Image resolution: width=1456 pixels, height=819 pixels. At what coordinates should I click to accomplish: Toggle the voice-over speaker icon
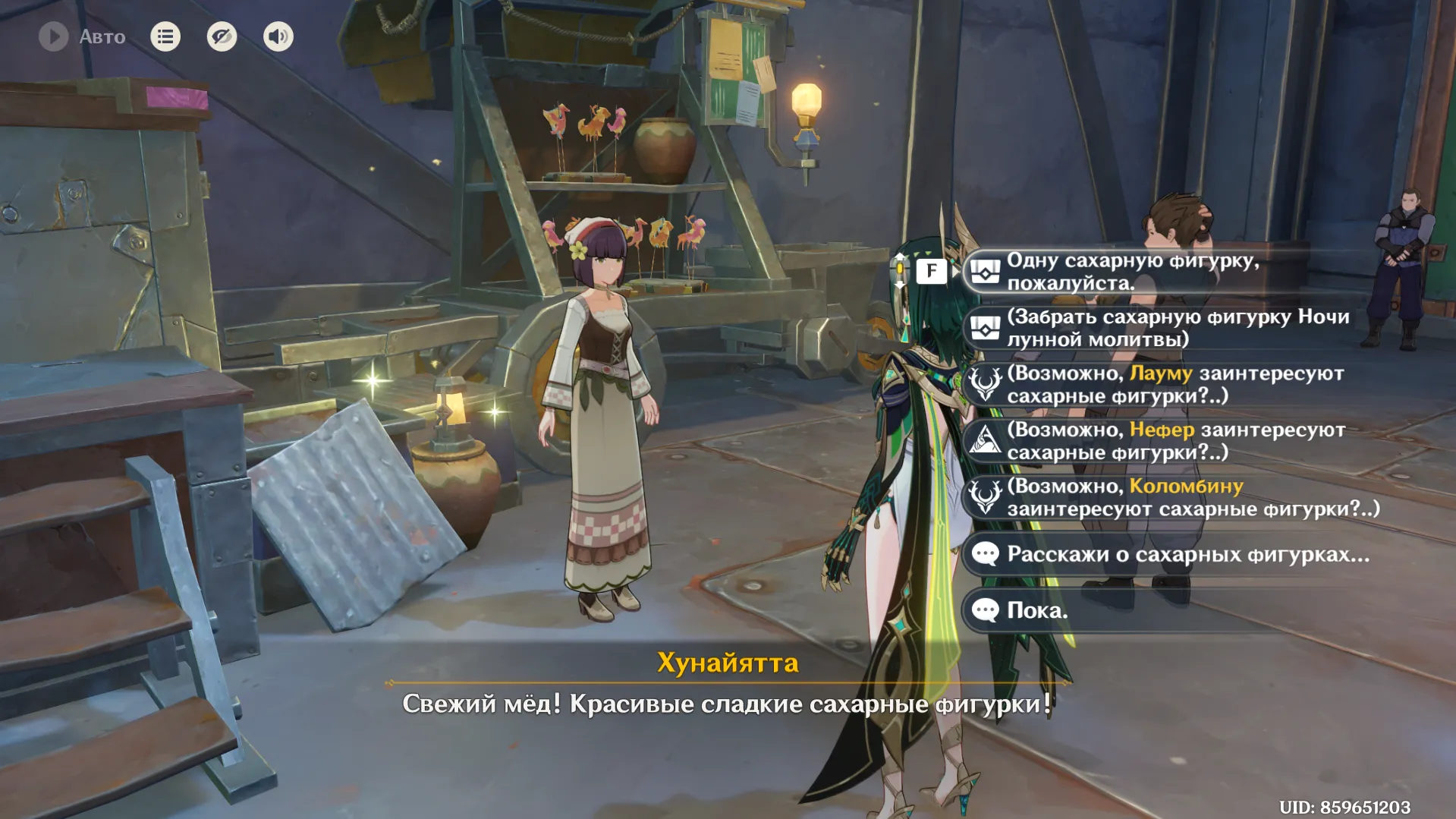(278, 36)
